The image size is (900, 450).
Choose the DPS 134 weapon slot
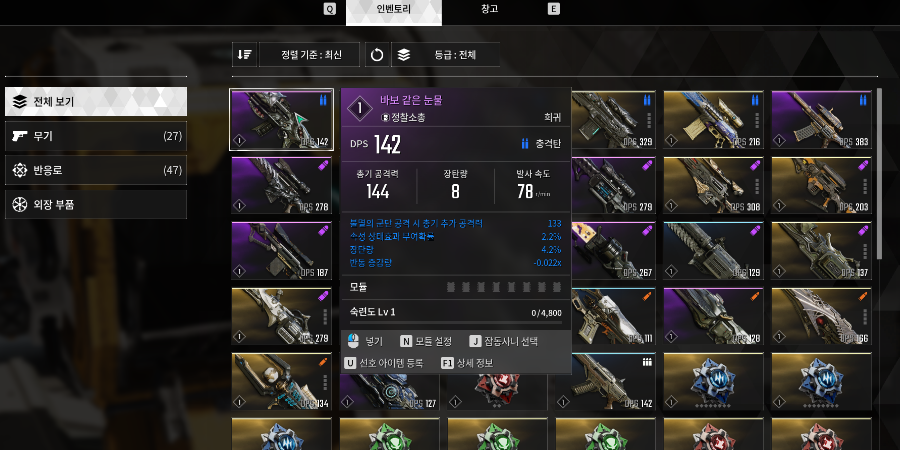(284, 382)
